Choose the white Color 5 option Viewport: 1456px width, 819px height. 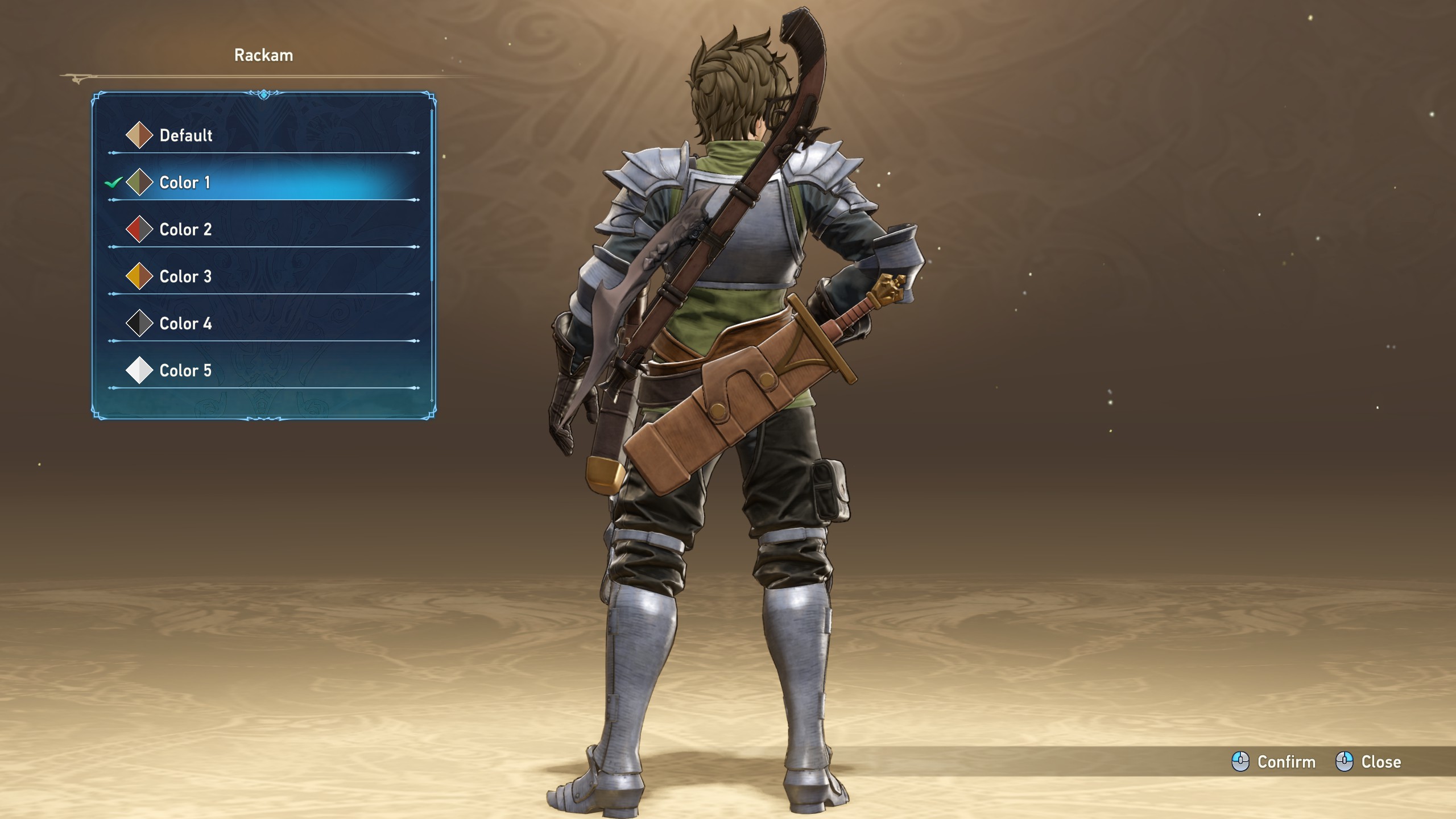(x=185, y=371)
